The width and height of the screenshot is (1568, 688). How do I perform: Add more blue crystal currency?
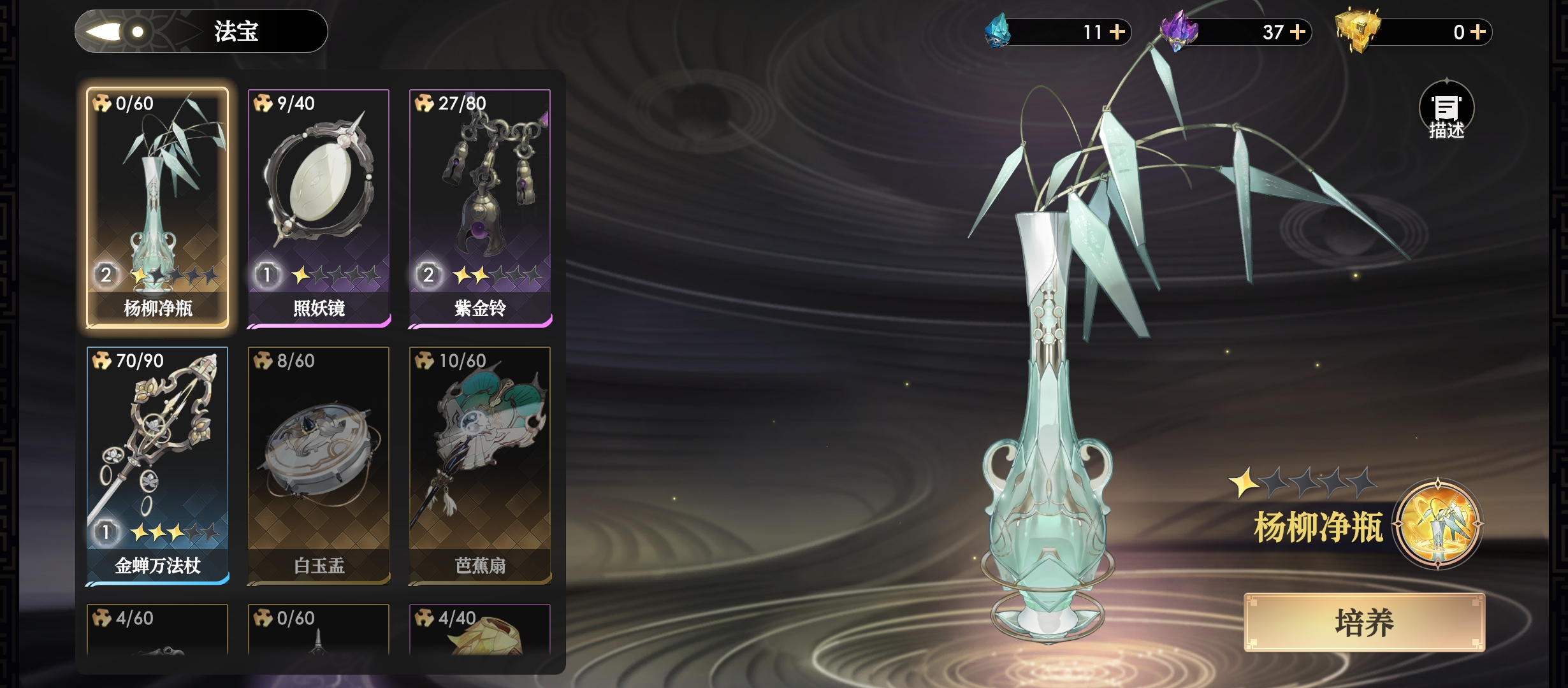pos(1117,32)
